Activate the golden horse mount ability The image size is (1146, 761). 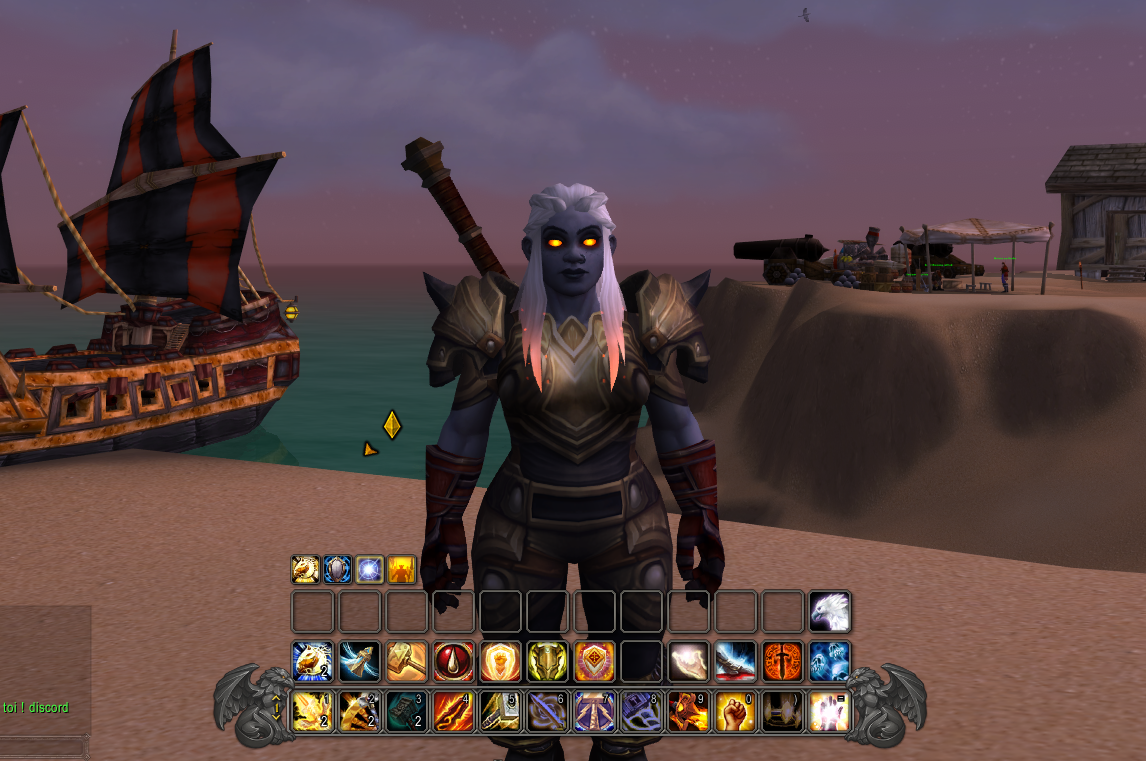[312, 661]
